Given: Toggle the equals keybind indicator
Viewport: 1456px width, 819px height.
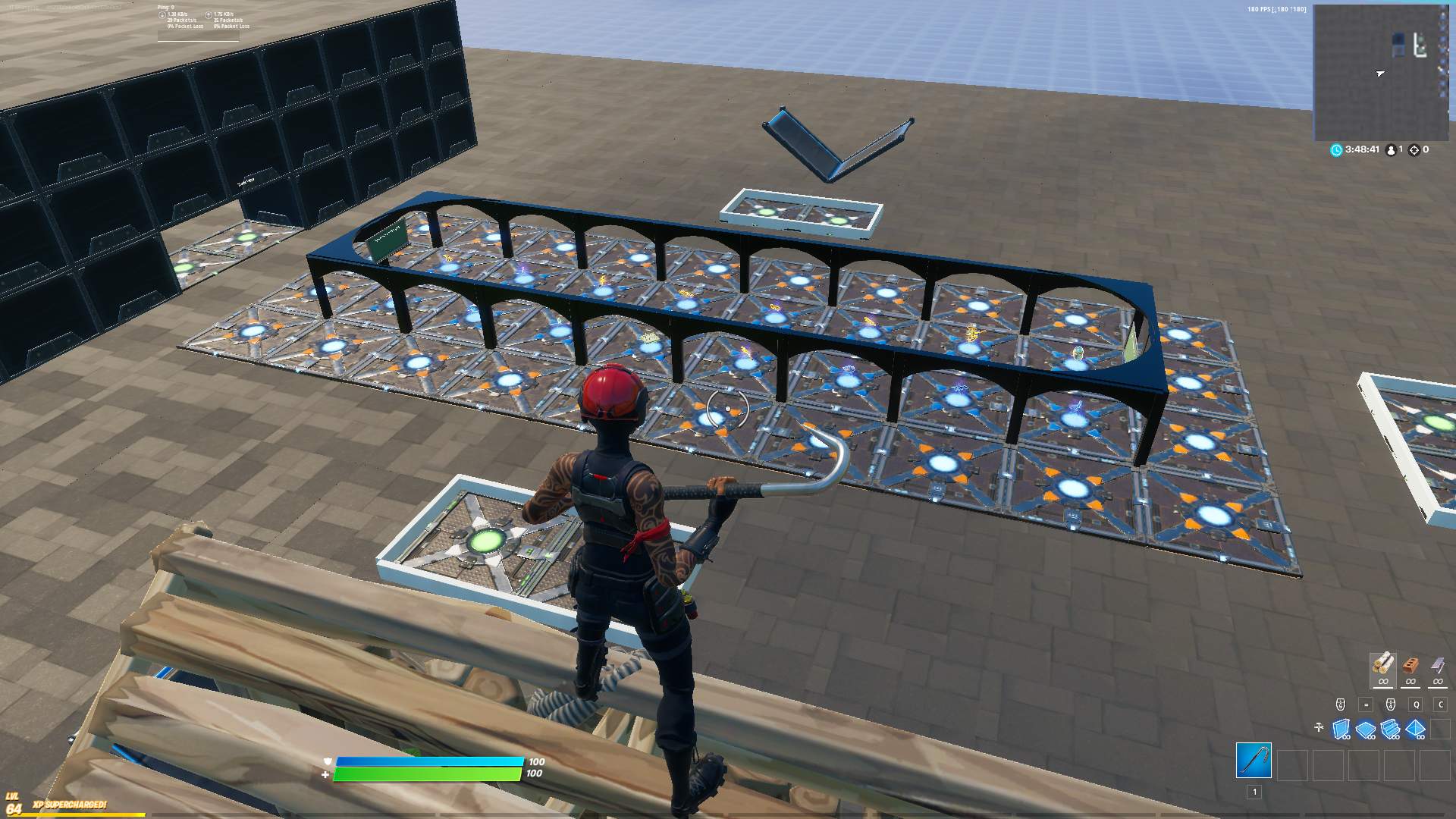Looking at the screenshot, I should (x=1366, y=704).
